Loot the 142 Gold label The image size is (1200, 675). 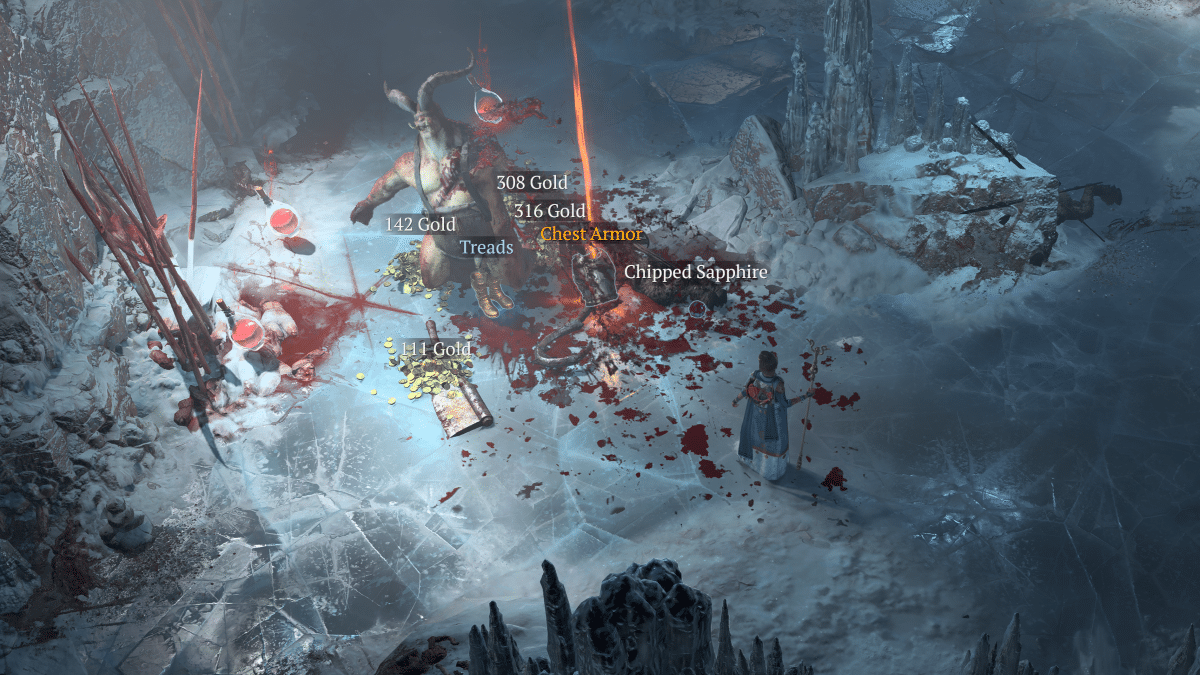(x=420, y=225)
